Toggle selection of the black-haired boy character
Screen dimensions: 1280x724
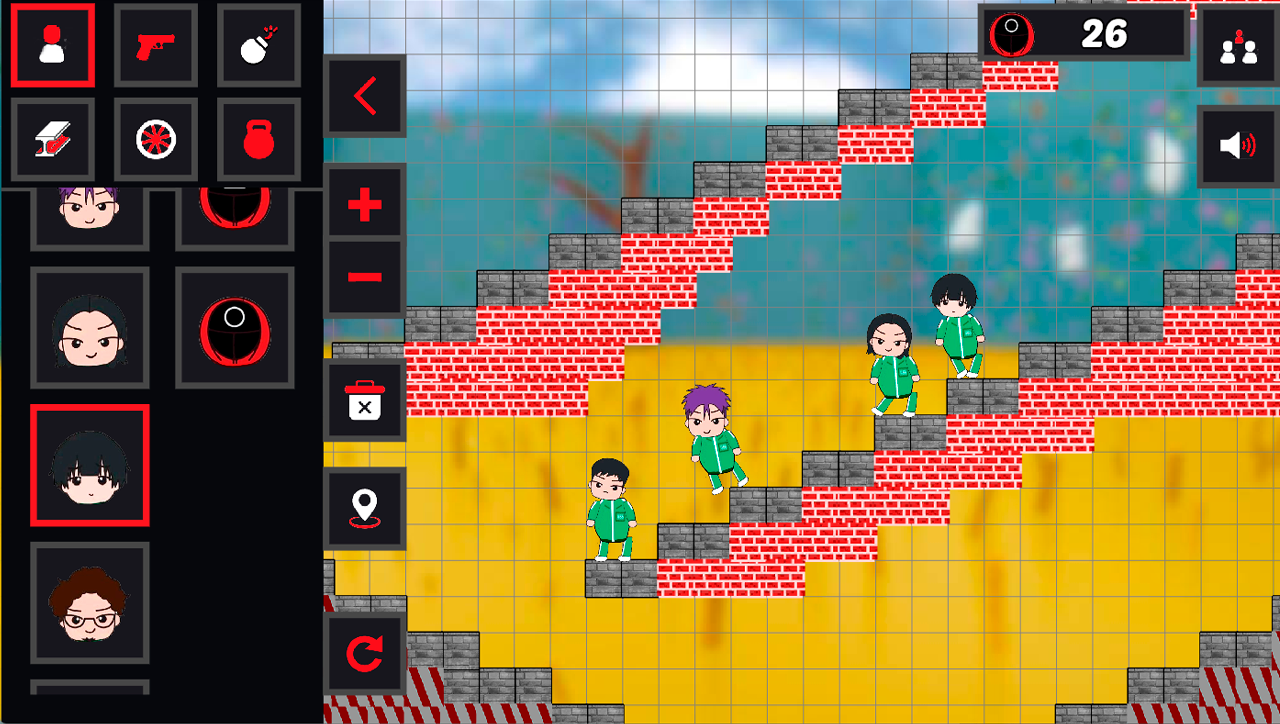click(x=89, y=466)
